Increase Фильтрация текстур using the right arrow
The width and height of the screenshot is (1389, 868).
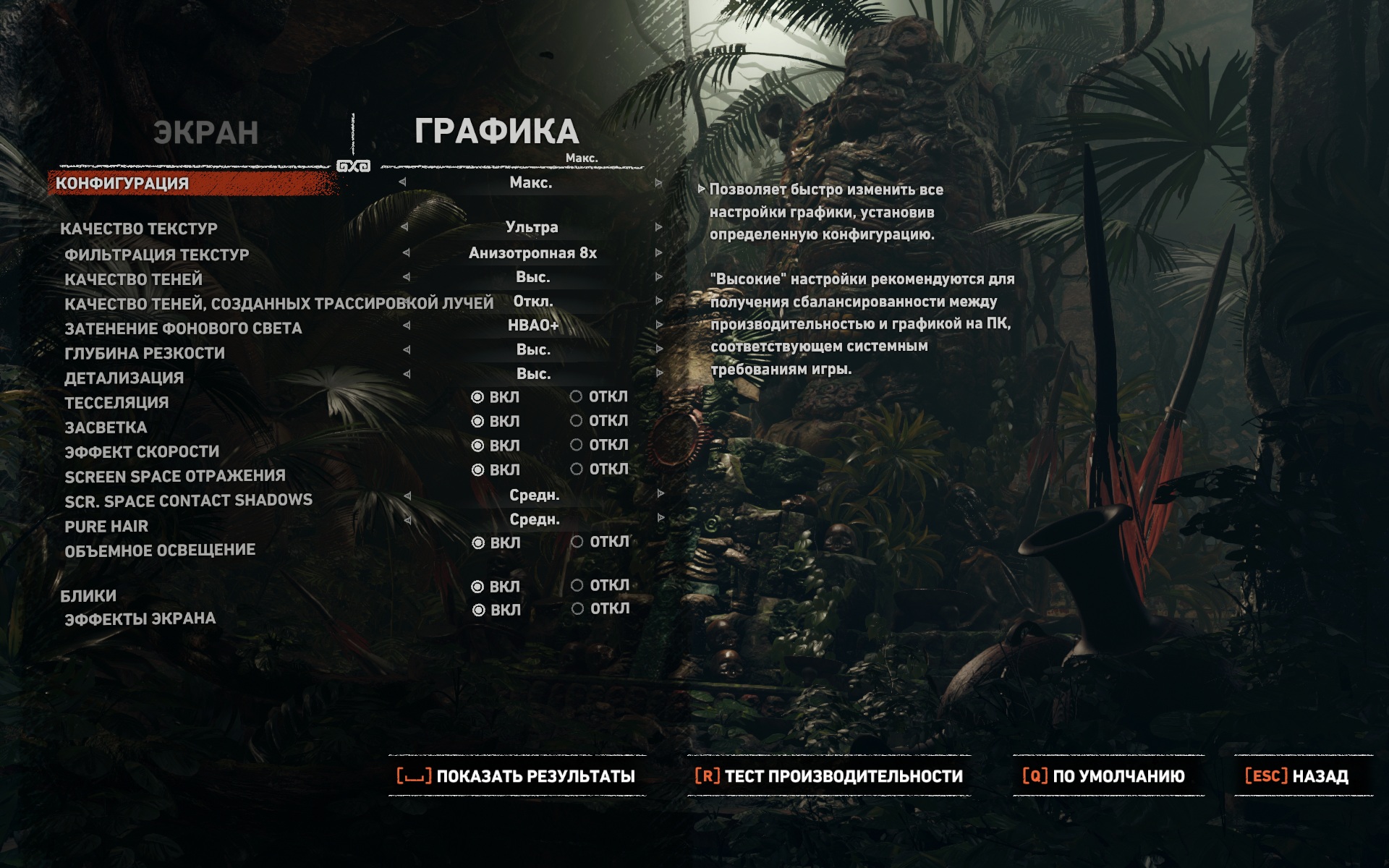658,253
